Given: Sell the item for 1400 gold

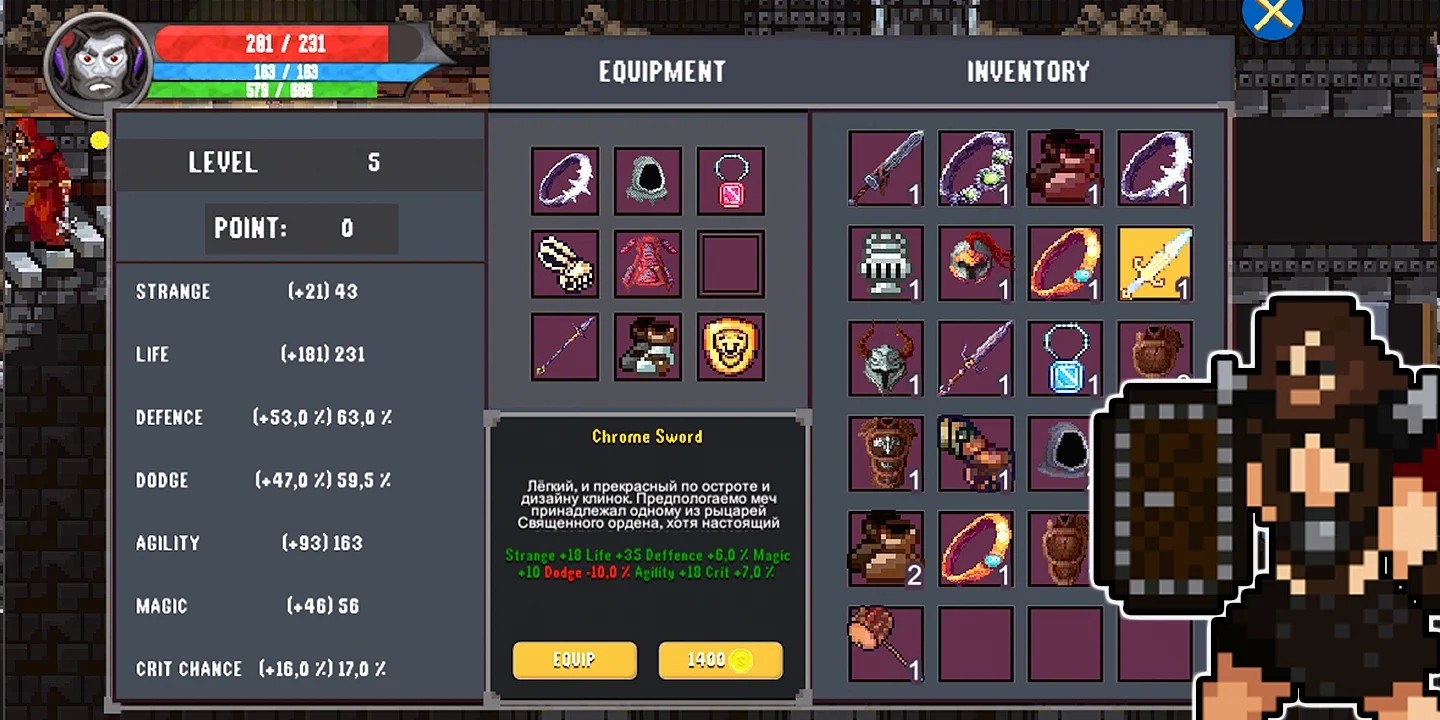Looking at the screenshot, I should click(720, 660).
